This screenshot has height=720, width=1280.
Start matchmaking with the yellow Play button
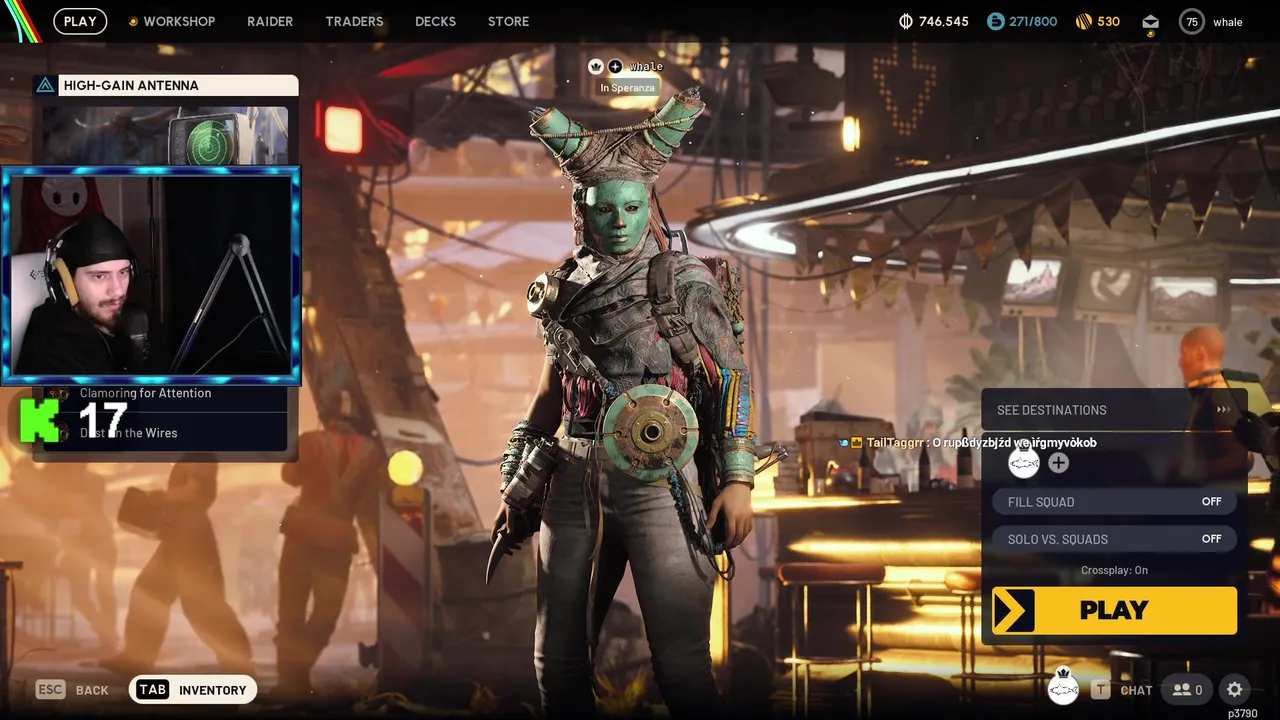(1114, 610)
